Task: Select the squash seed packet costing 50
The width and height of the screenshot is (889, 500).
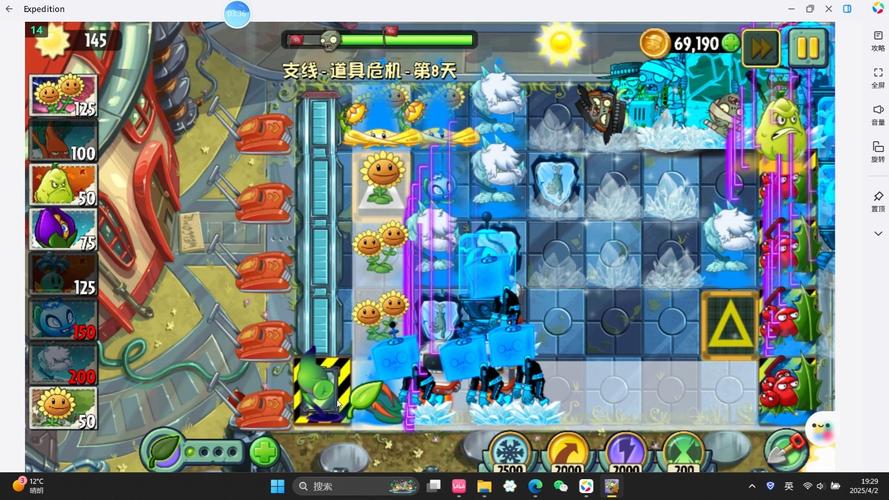Action: (62, 185)
